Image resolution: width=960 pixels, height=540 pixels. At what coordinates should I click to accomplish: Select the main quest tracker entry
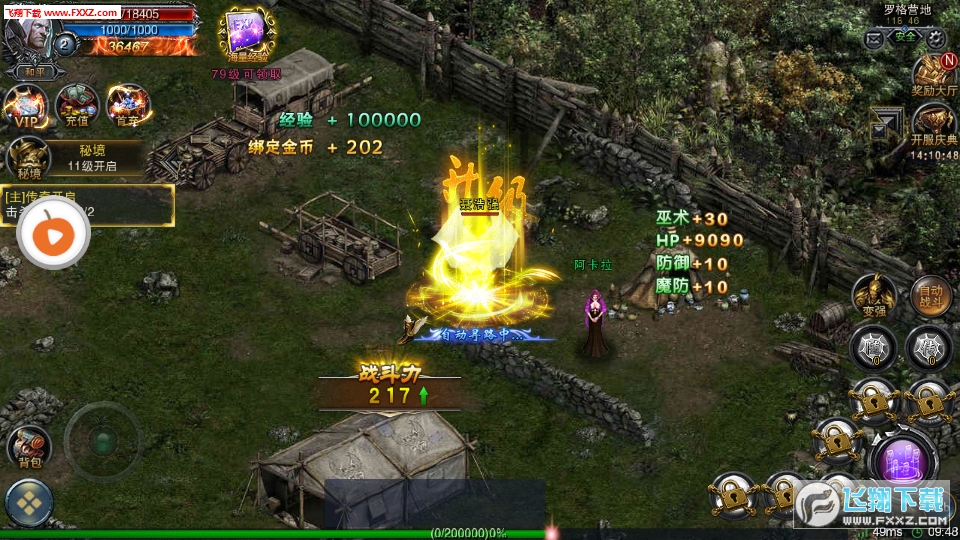click(x=88, y=204)
